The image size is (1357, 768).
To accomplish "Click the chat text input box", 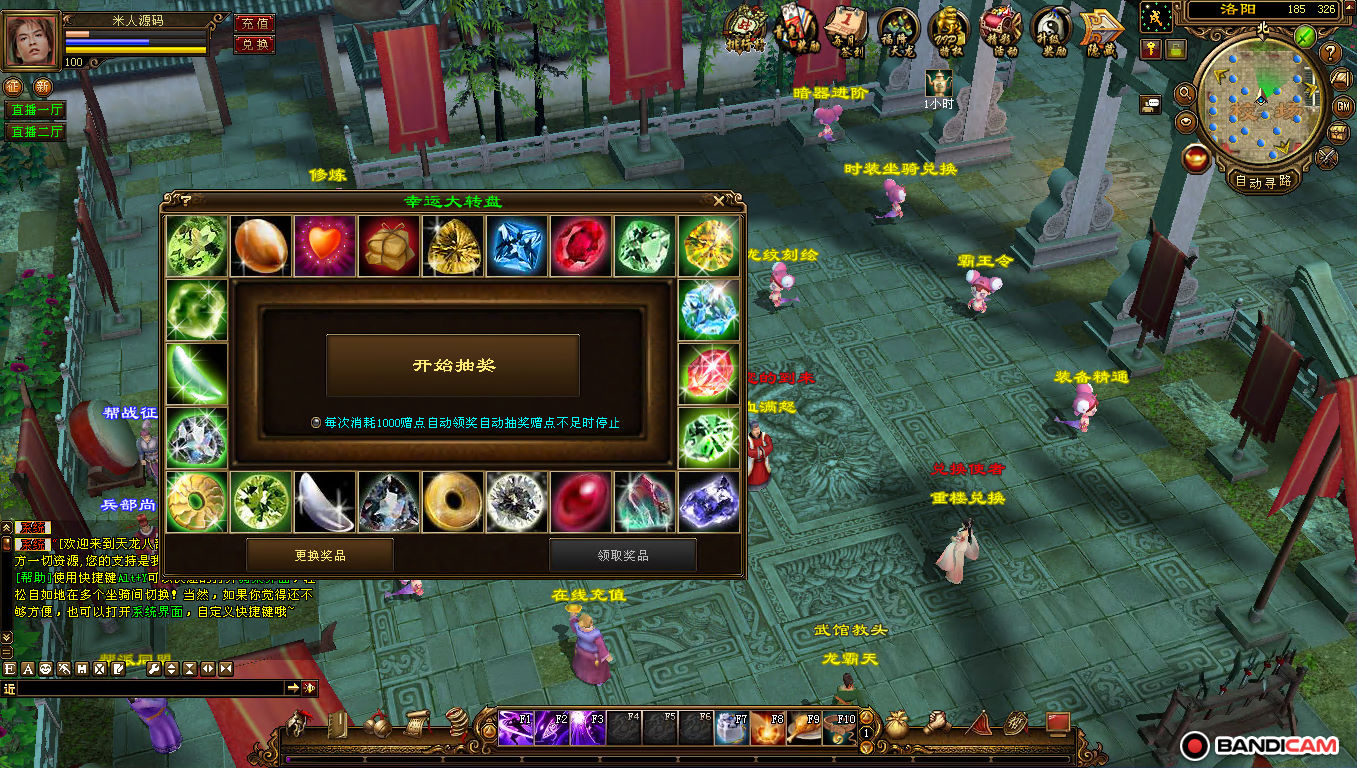I will coord(150,688).
